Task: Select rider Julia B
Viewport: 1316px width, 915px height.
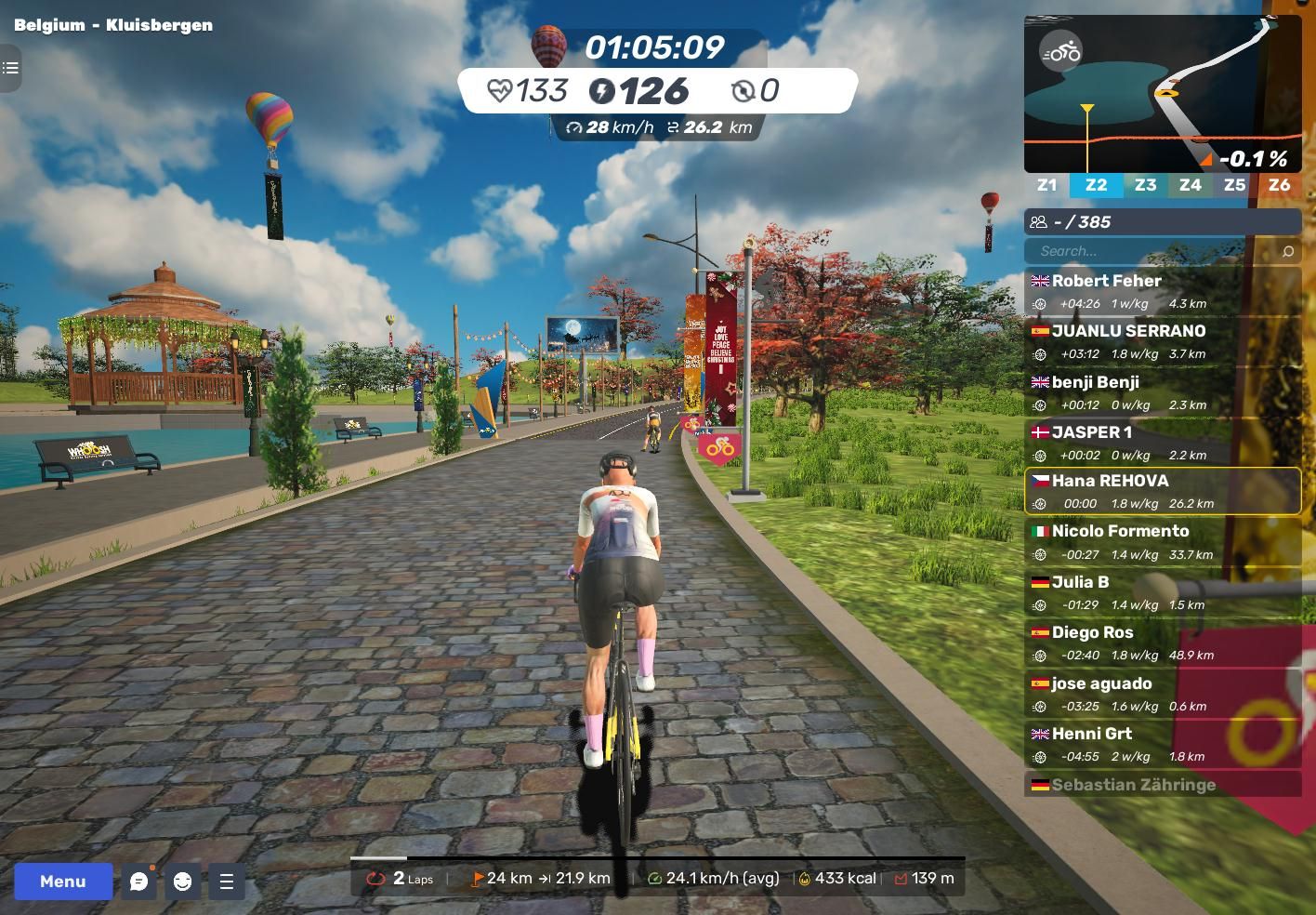Action: (x=1162, y=592)
